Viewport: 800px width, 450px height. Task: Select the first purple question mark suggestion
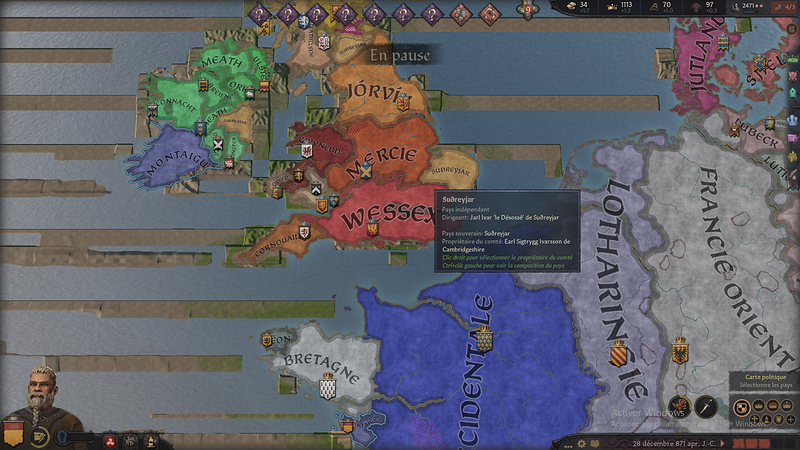pos(258,13)
